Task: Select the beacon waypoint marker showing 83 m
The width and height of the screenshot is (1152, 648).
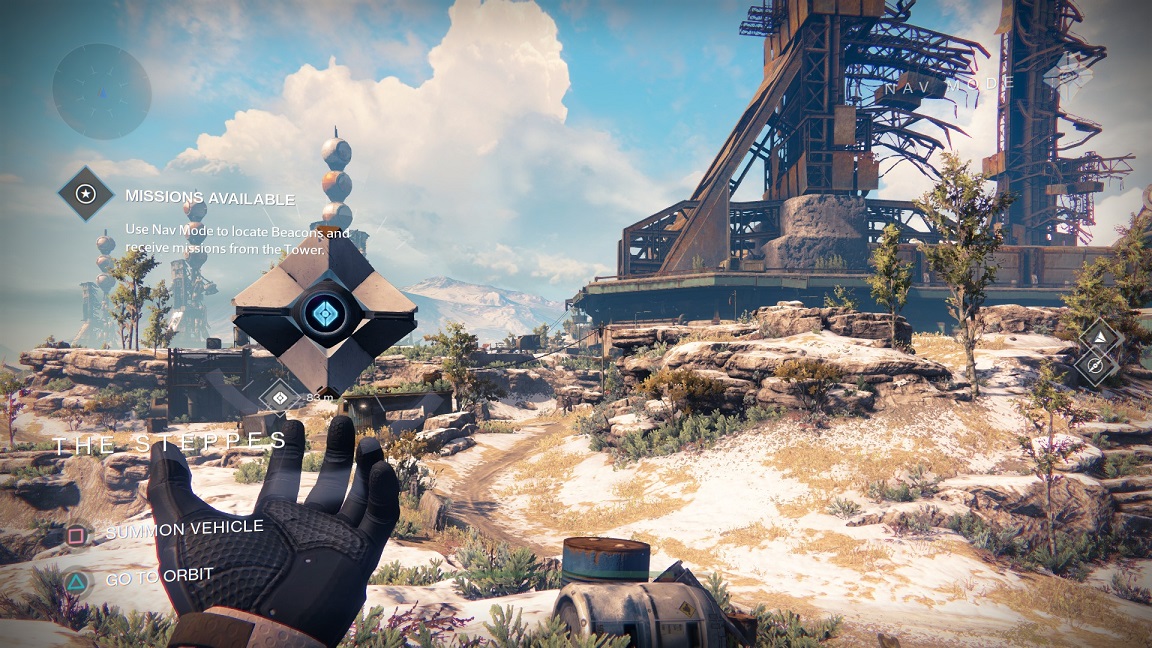Action: pyautogui.click(x=279, y=397)
